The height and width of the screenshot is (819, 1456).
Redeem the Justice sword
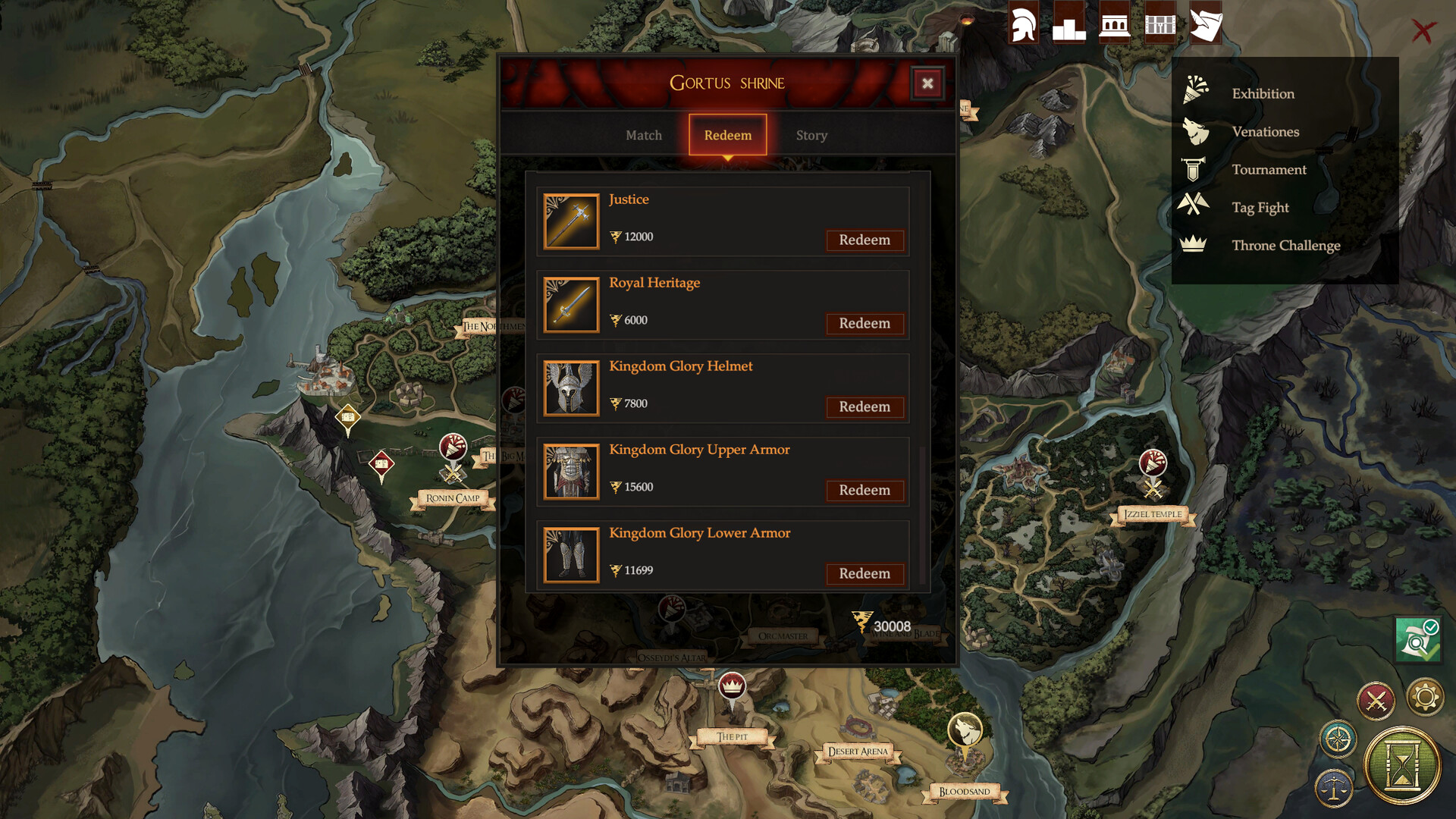coord(864,240)
